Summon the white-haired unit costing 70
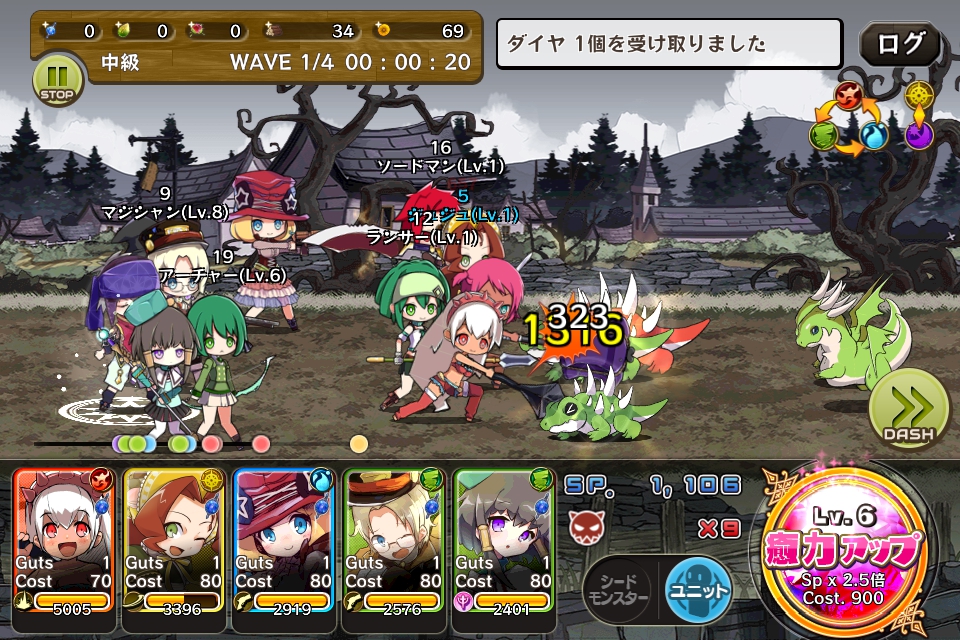960x640 pixels. [x=66, y=540]
